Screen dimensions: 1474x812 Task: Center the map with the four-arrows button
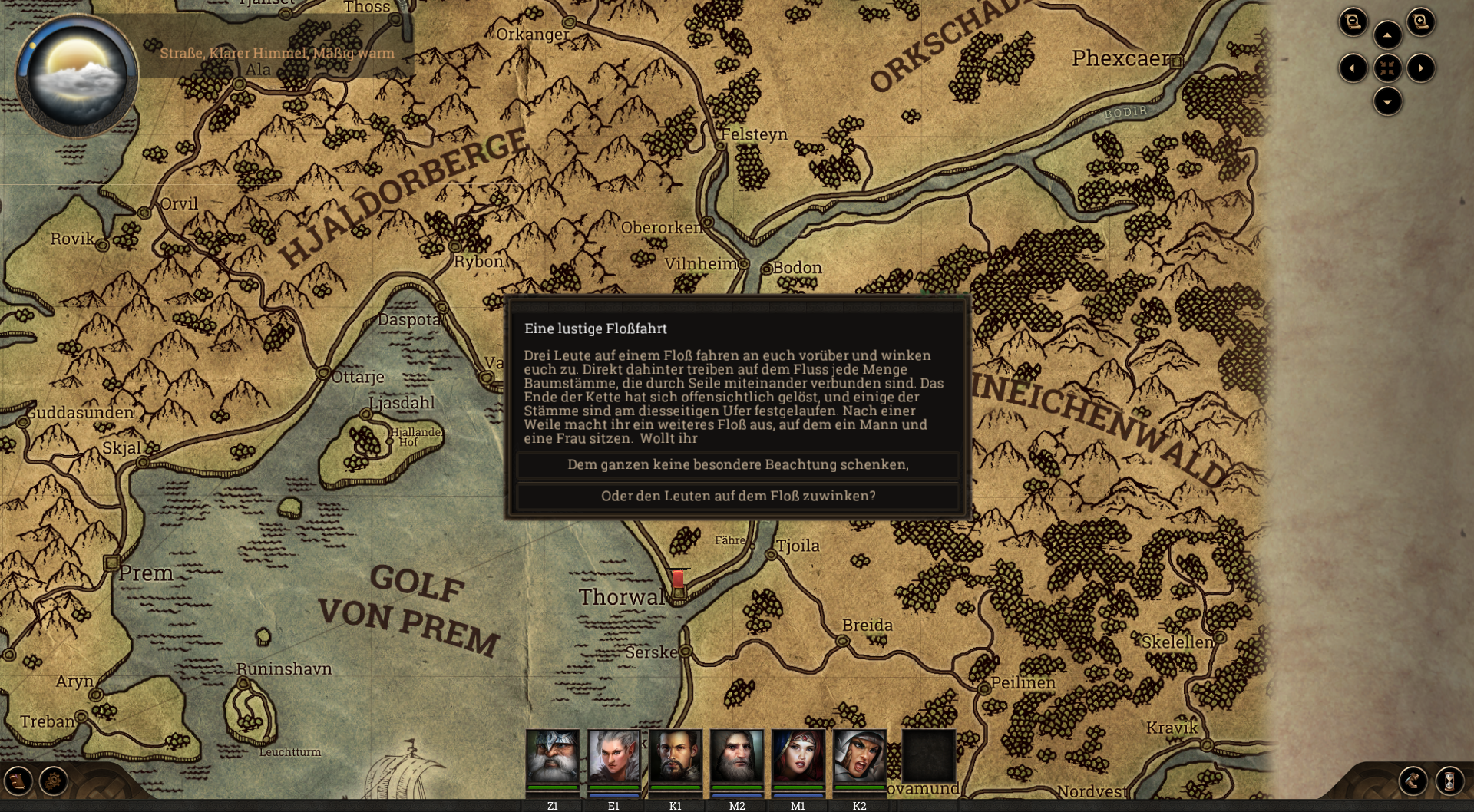[x=1387, y=68]
